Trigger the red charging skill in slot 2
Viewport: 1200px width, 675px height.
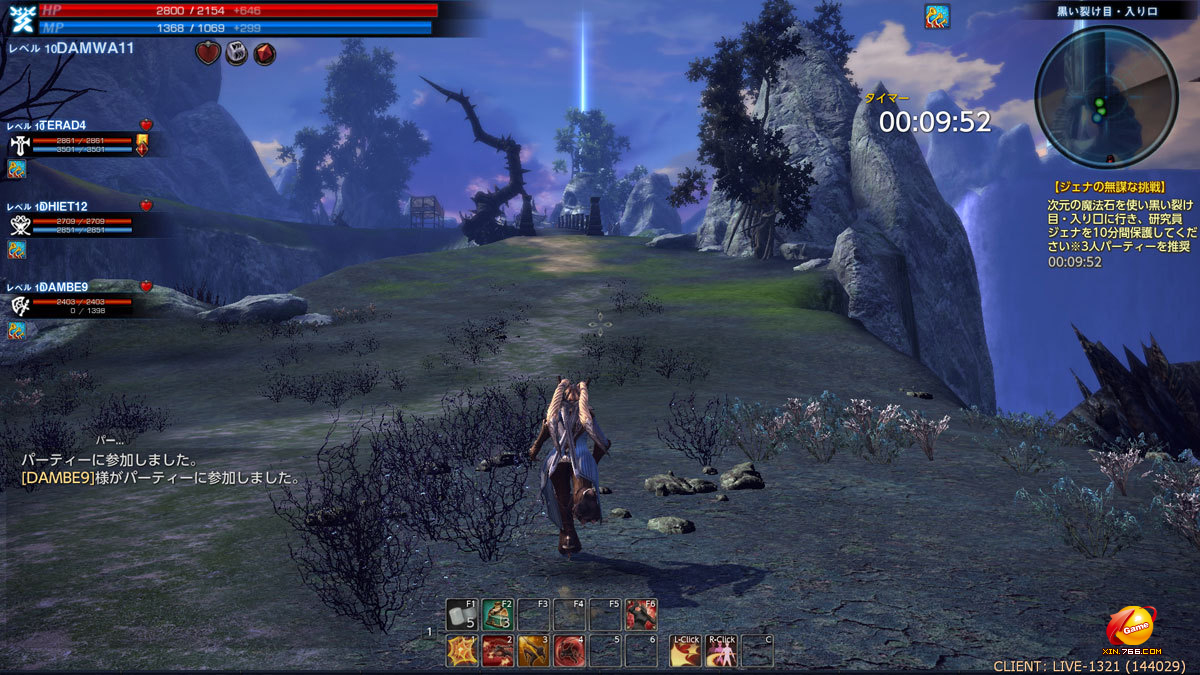497,651
